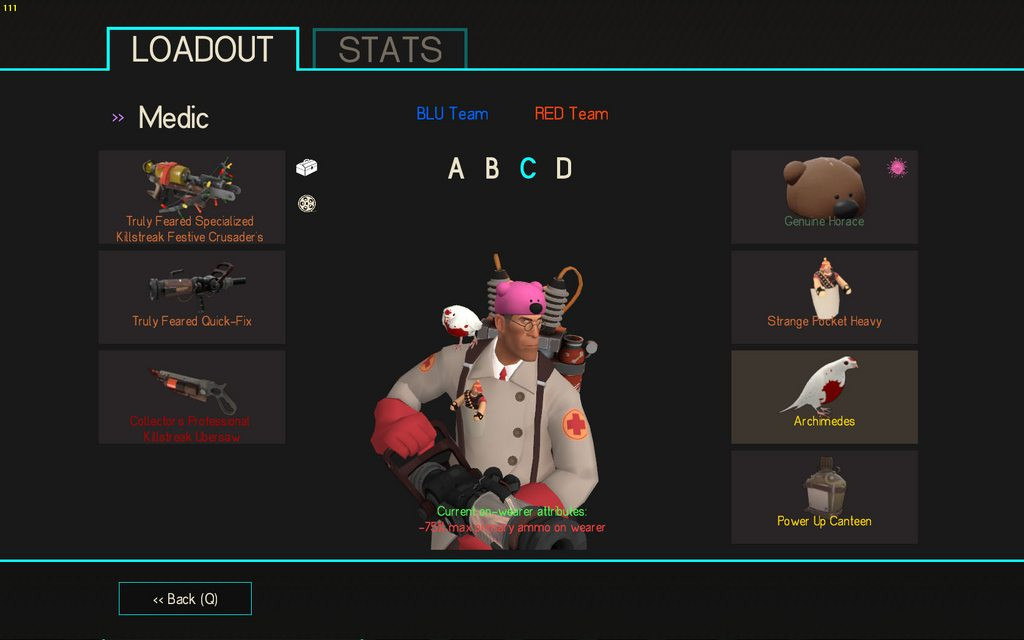1024x640 pixels.
Task: Open the backpack crate icon
Action: pos(307,168)
